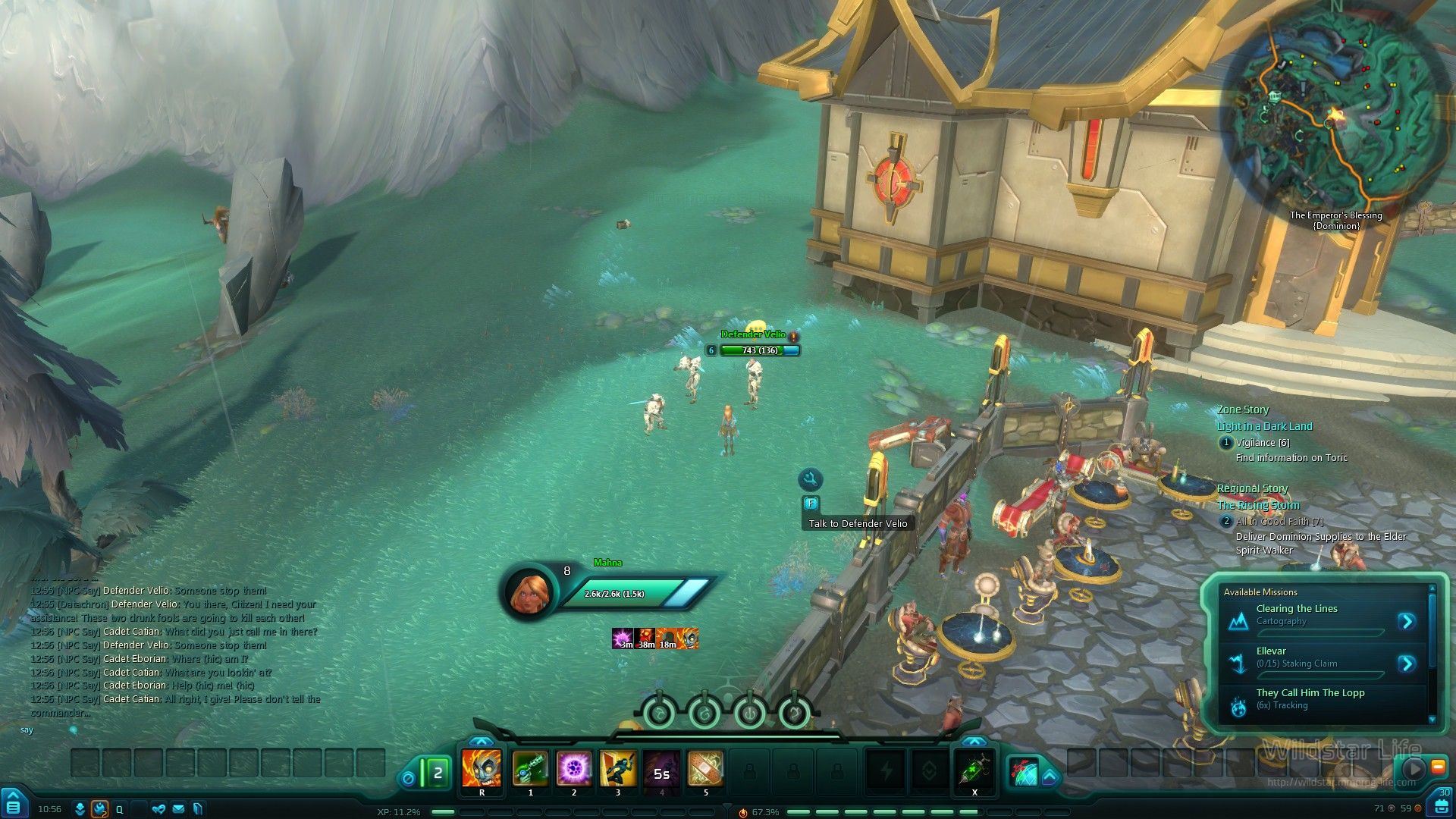Select the All in Good Faith quest
The height and width of the screenshot is (819, 1456).
point(1279,522)
